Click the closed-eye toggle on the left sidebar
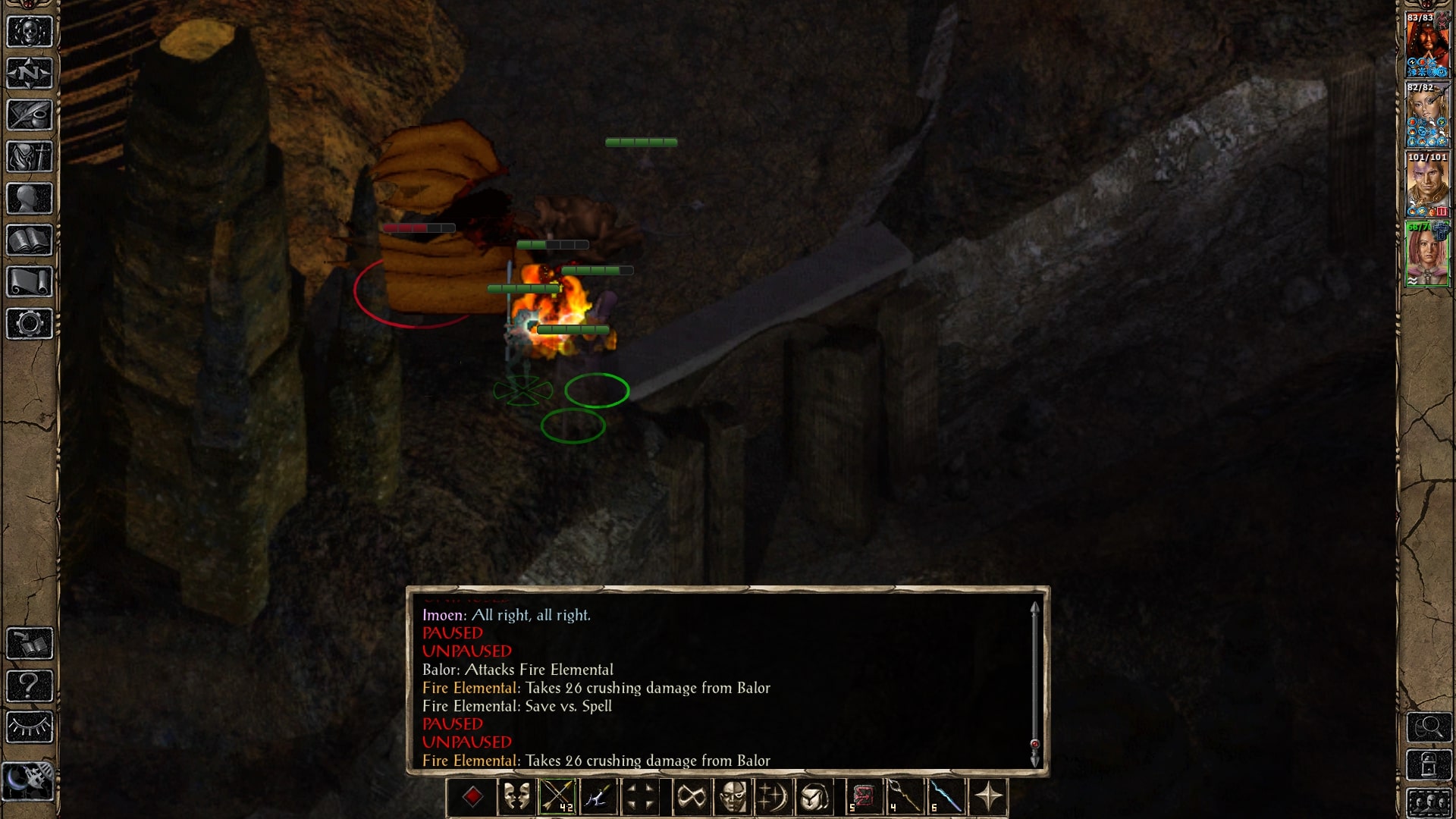 click(30, 727)
